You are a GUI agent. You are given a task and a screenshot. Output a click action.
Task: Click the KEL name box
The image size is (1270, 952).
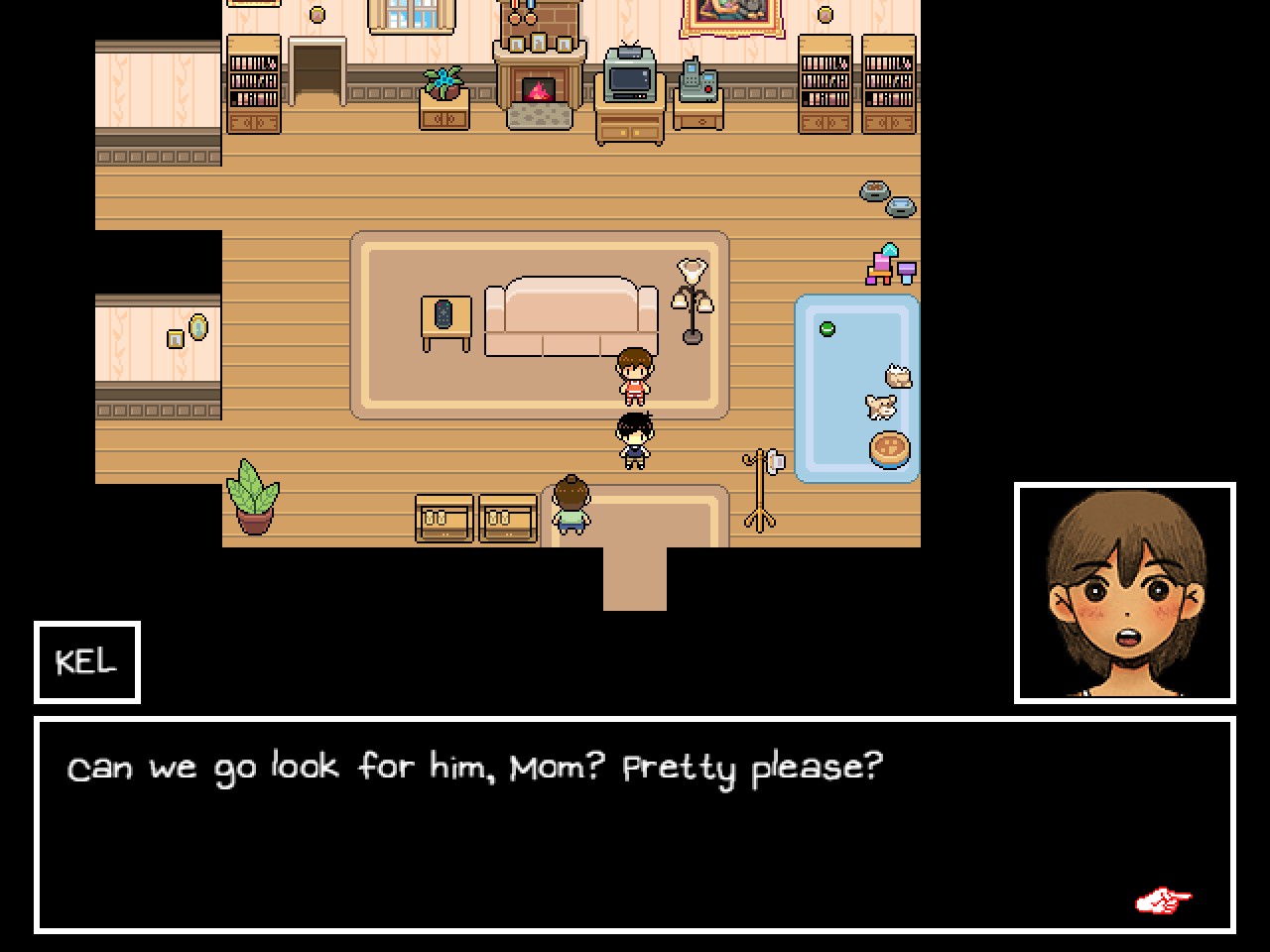pos(86,662)
